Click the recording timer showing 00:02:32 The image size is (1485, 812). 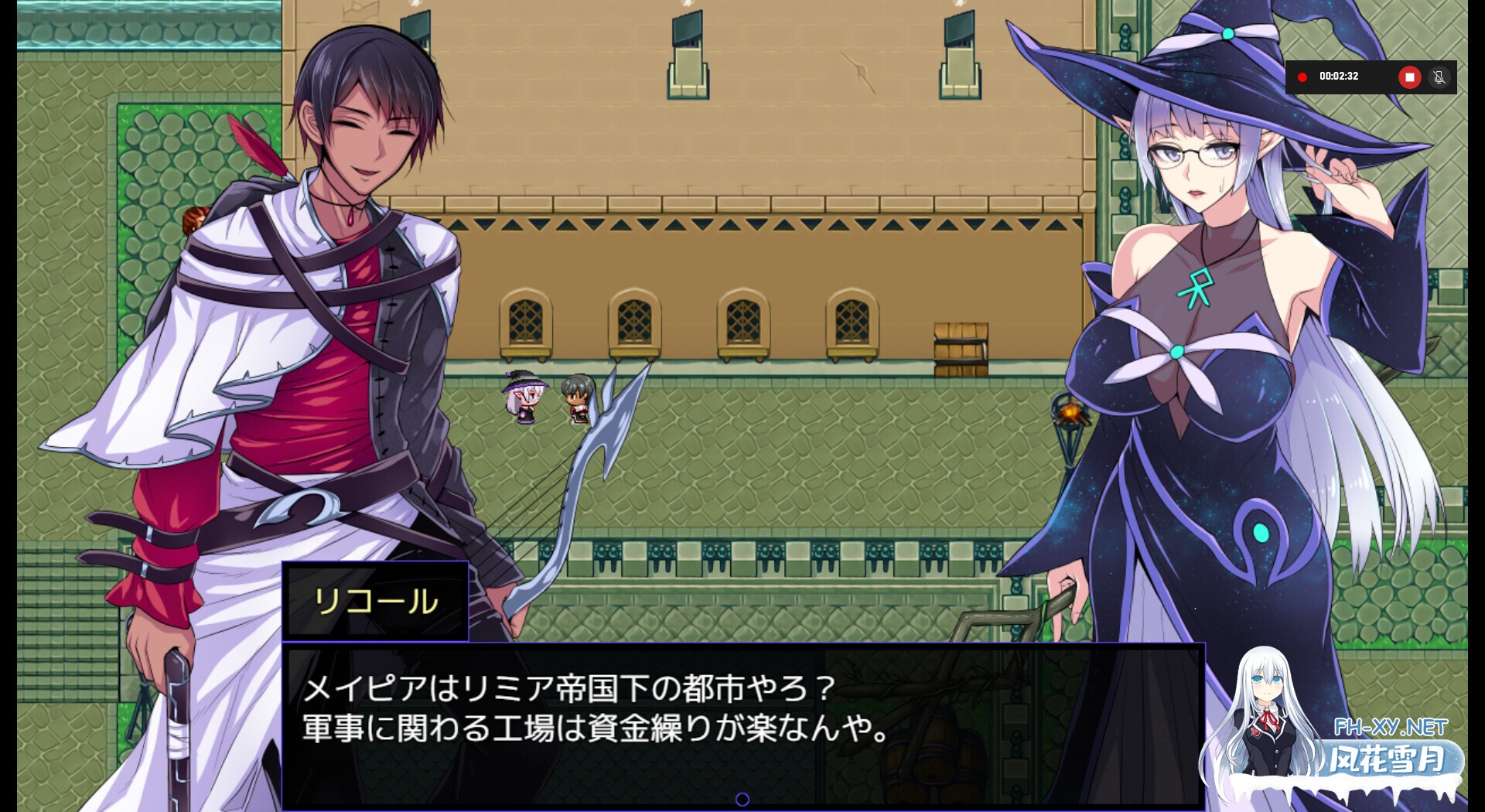(1340, 77)
